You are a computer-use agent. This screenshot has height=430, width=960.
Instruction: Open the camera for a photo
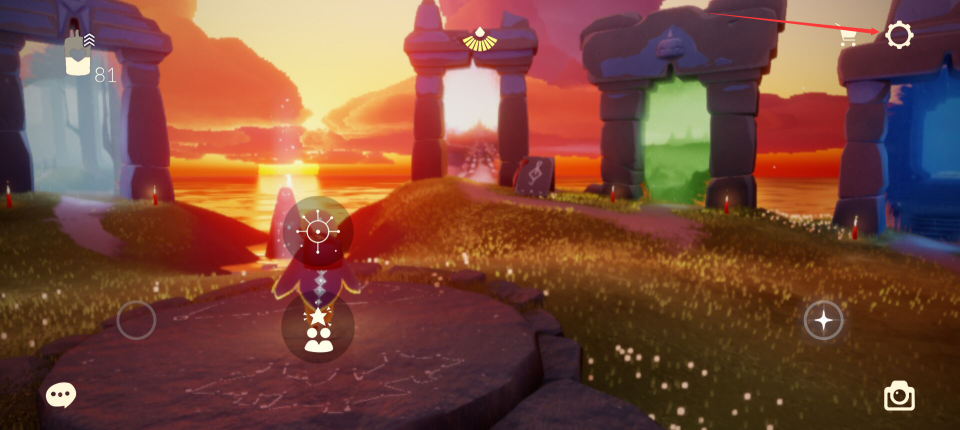(x=899, y=396)
